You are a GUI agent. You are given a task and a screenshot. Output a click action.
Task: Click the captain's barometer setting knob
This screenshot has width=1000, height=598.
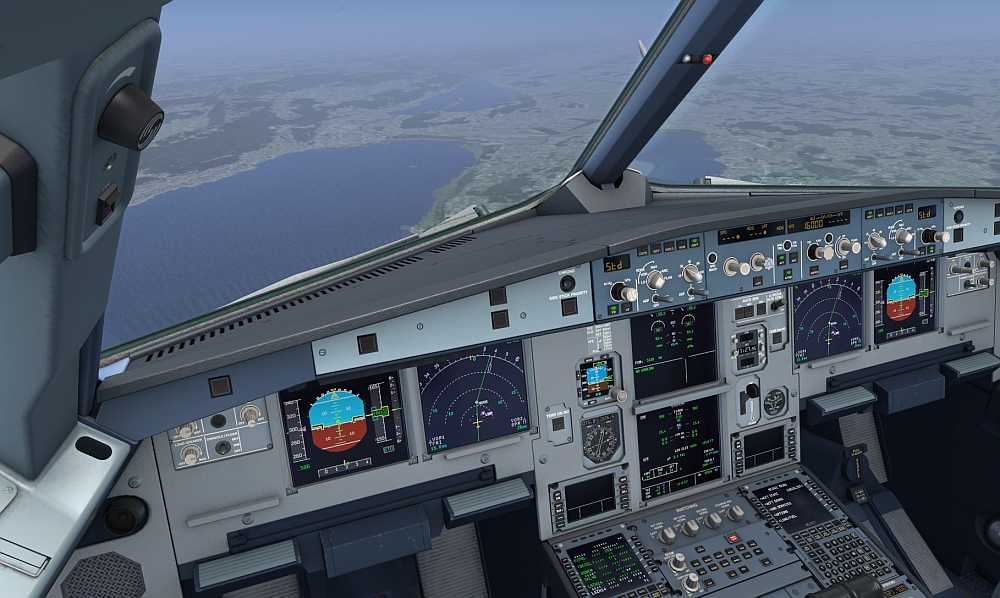[x=621, y=292]
